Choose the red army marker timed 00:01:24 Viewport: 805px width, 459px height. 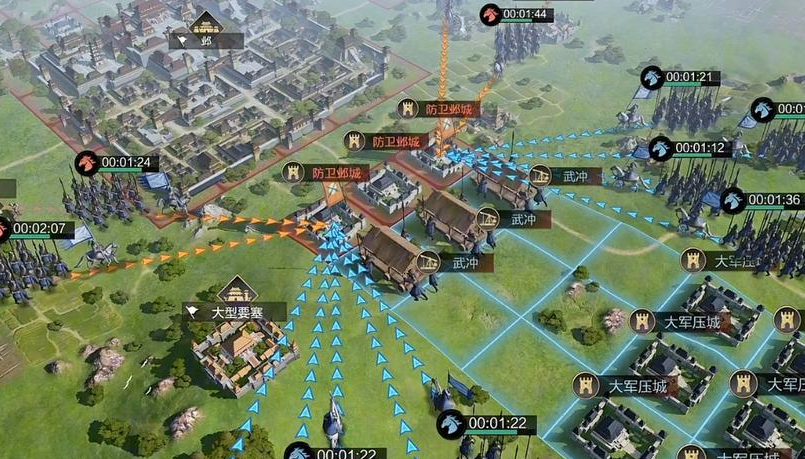click(x=87, y=163)
